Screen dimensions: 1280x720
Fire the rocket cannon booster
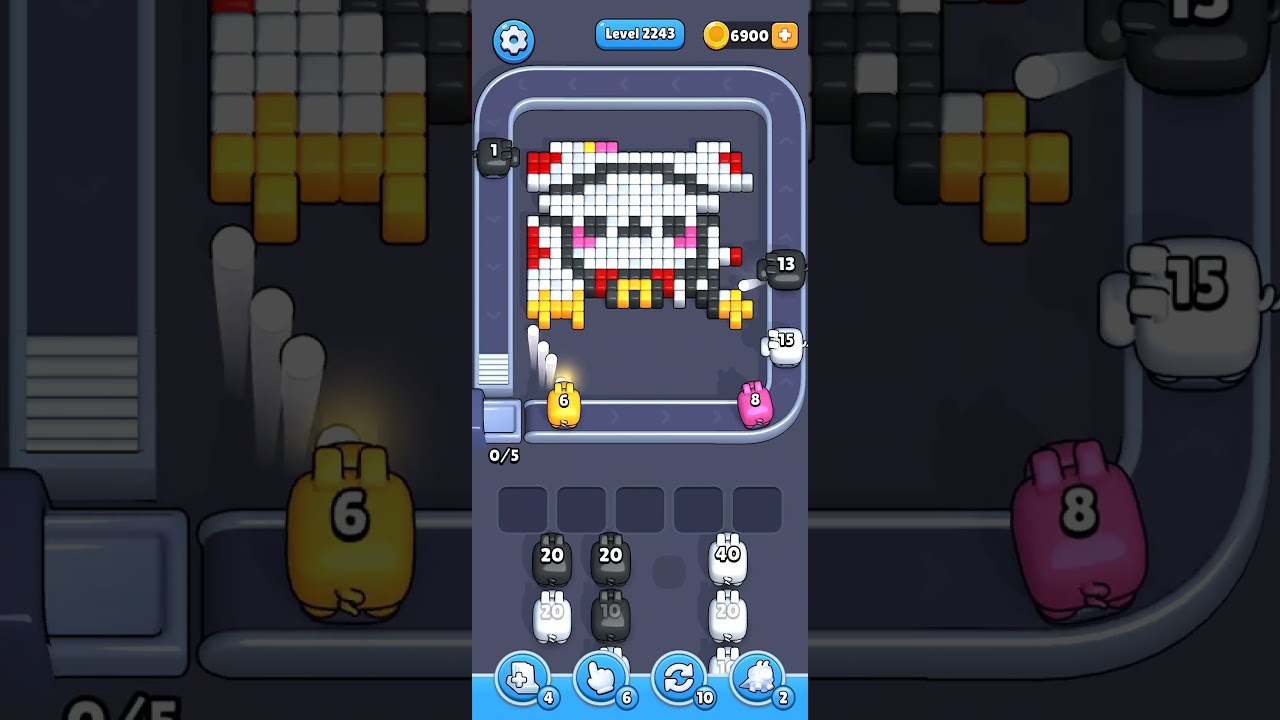[757, 678]
